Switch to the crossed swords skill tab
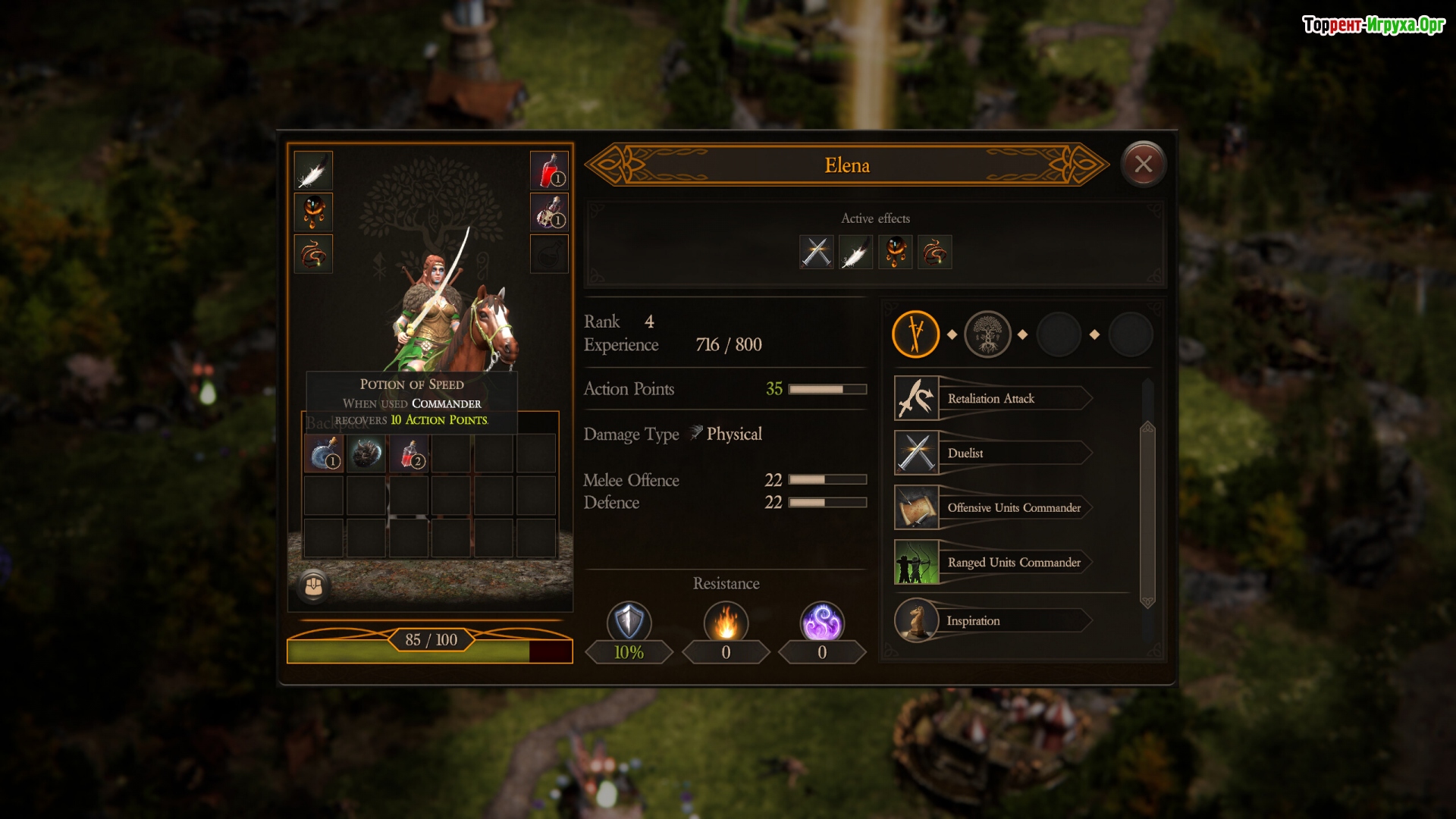This screenshot has height=819, width=1456. click(x=915, y=334)
